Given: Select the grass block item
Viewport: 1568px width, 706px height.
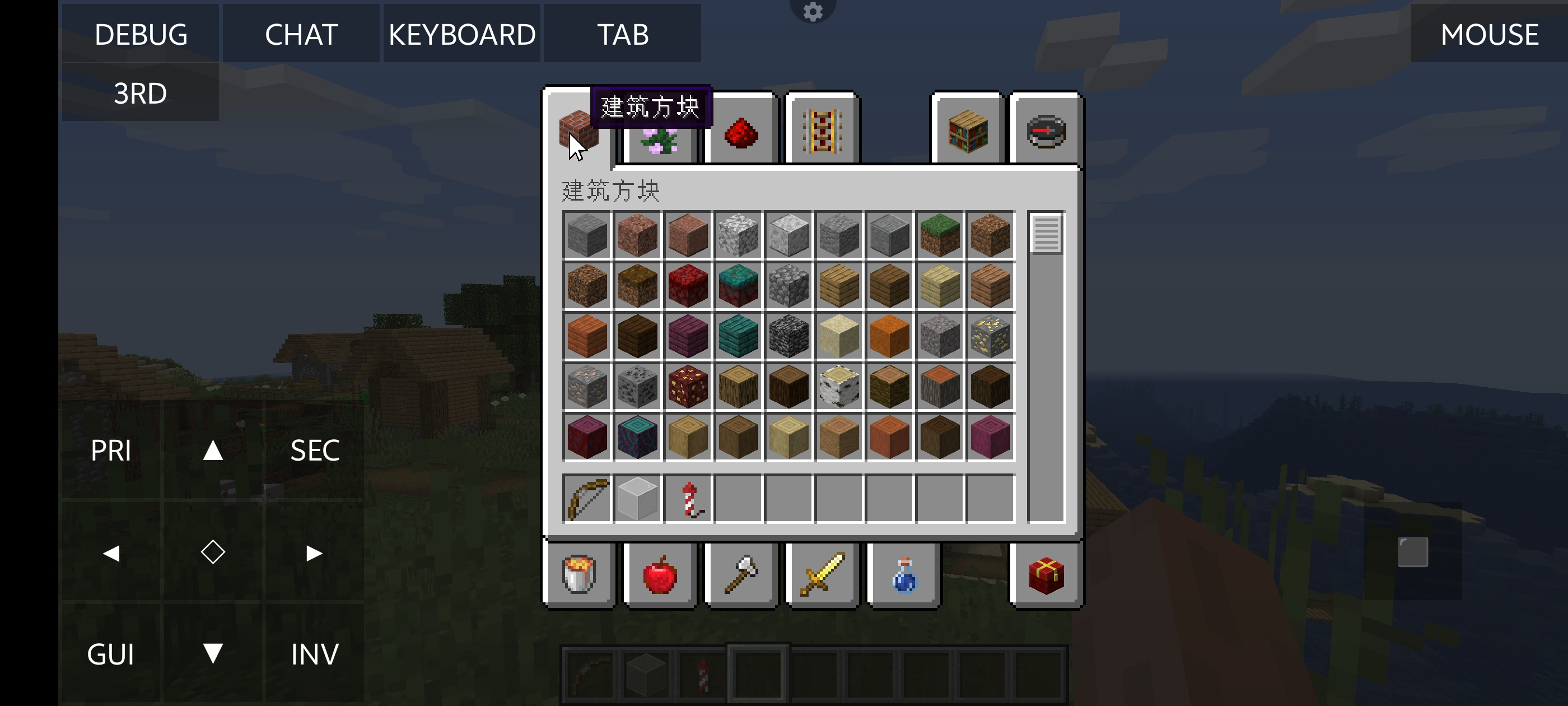Looking at the screenshot, I should click(x=940, y=235).
